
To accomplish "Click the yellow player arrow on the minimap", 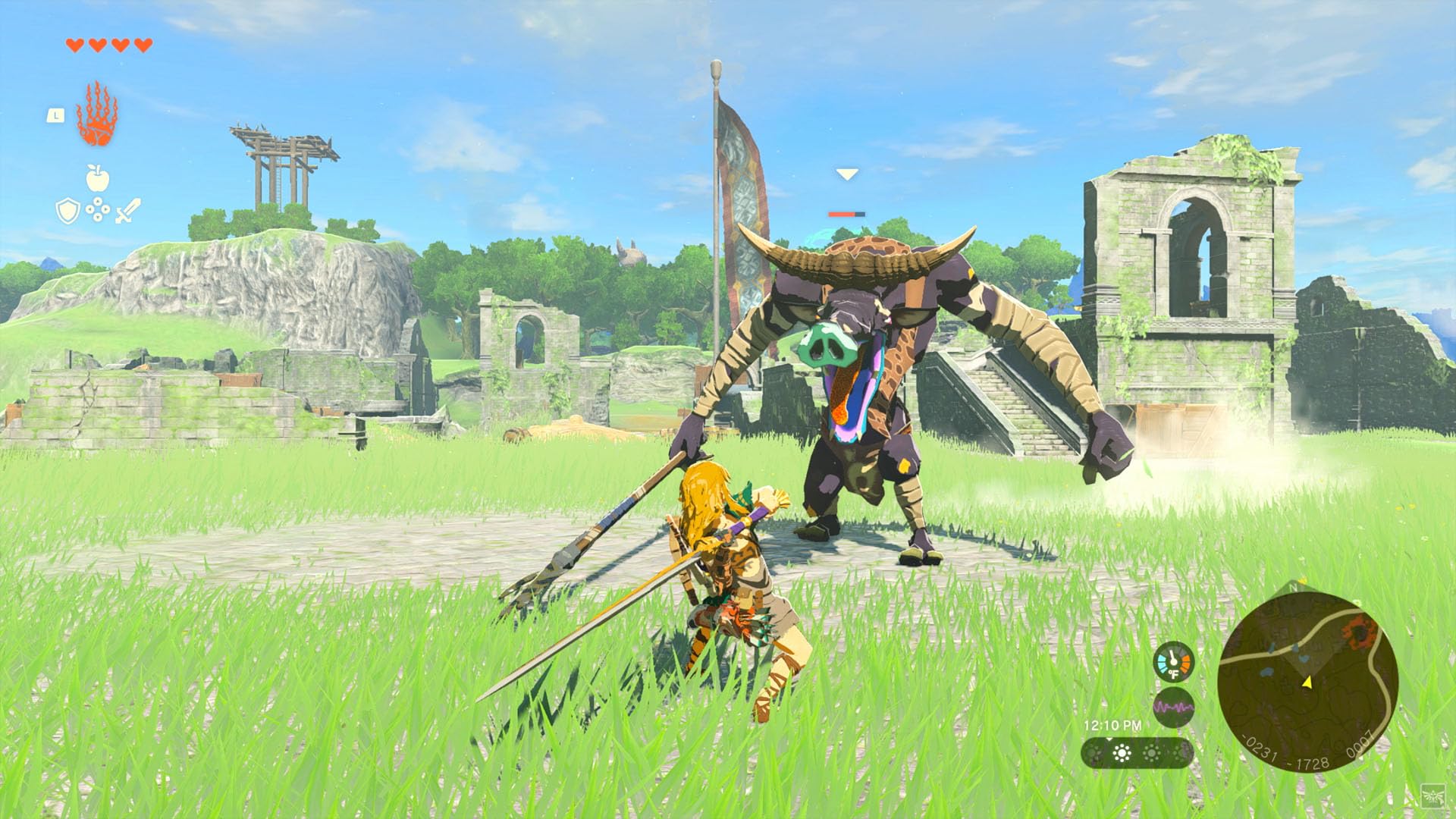I will (x=1307, y=682).
